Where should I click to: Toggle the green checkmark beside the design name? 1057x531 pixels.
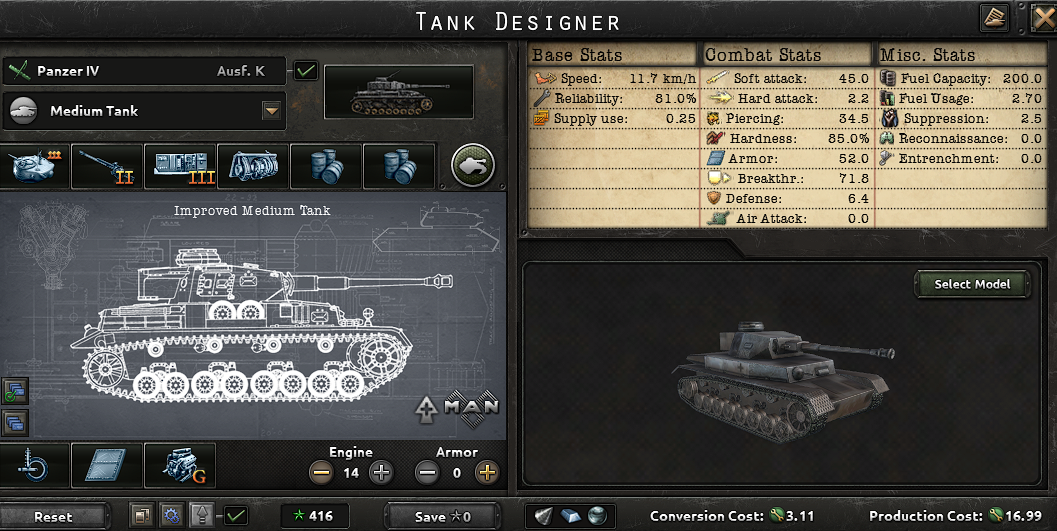[306, 71]
